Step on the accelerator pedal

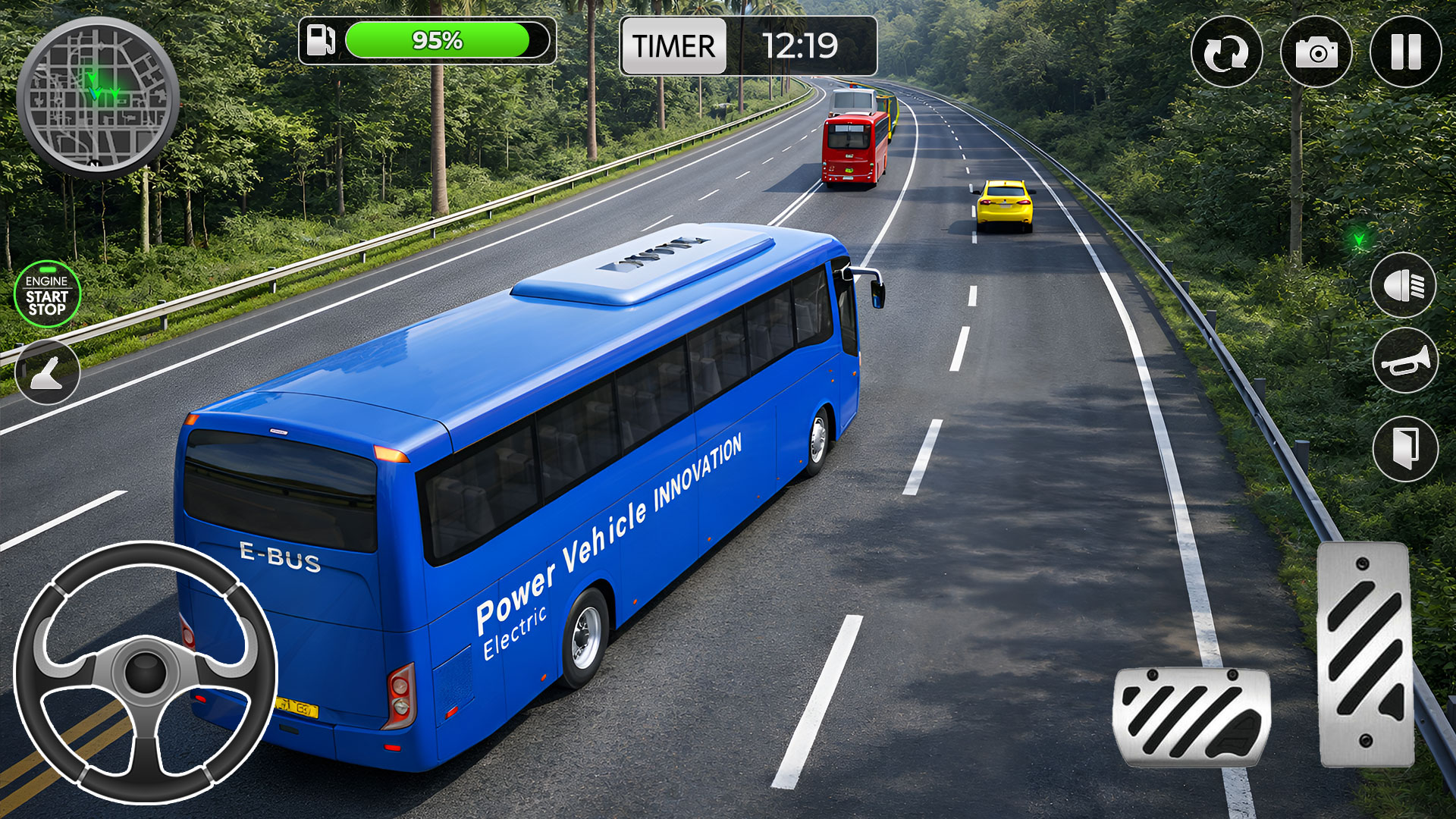[1365, 654]
